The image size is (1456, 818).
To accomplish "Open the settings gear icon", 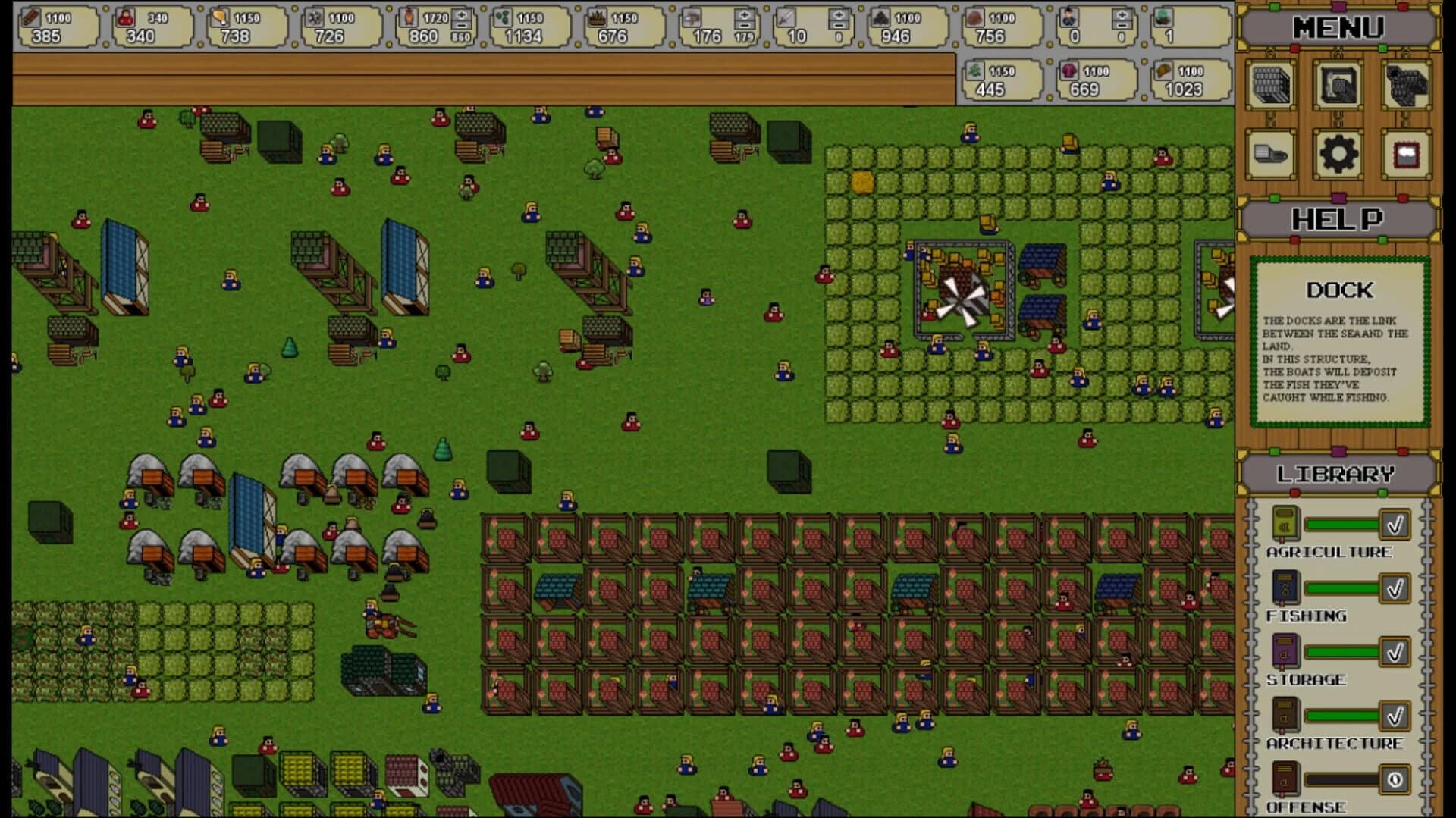I will (1338, 154).
